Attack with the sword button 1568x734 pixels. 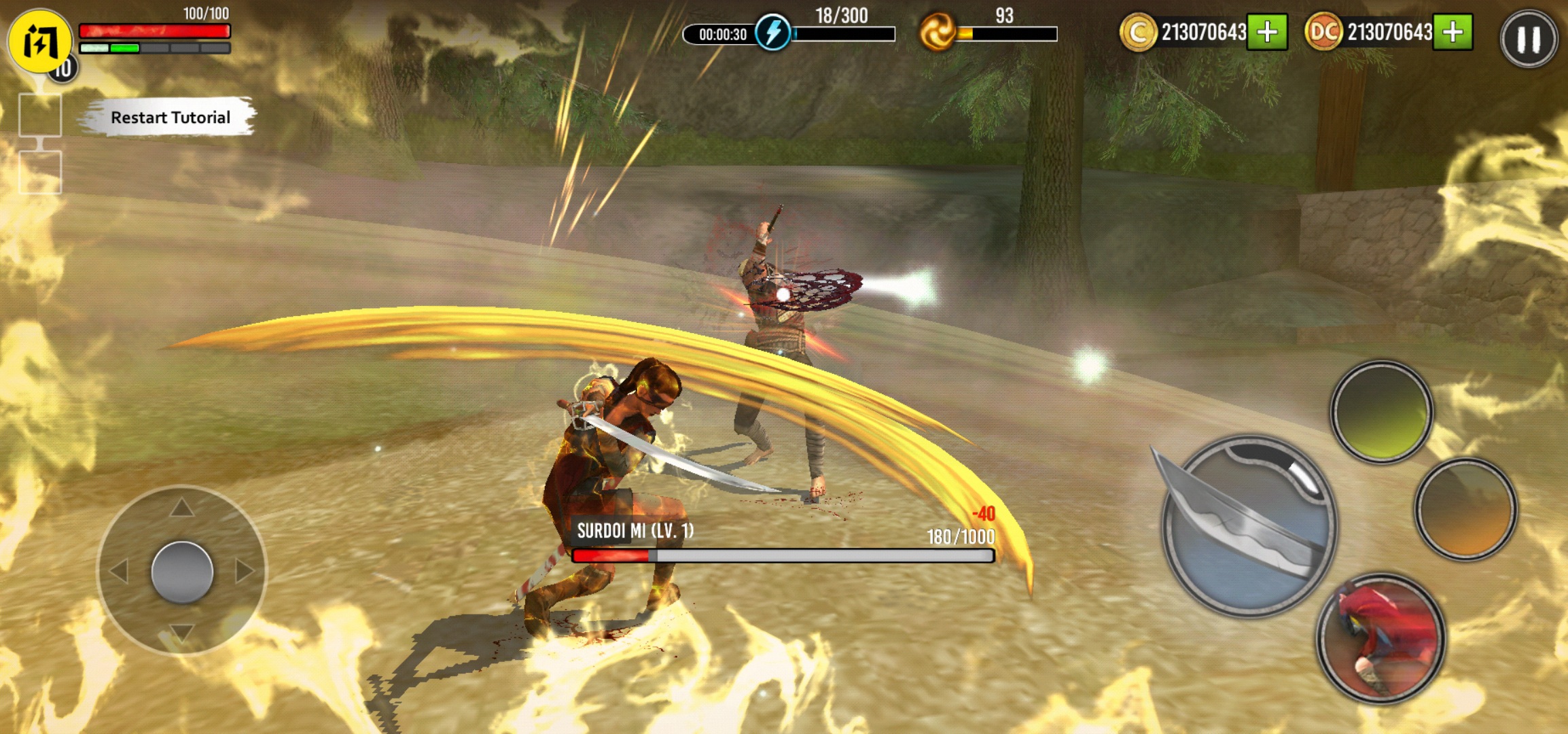(1250, 525)
